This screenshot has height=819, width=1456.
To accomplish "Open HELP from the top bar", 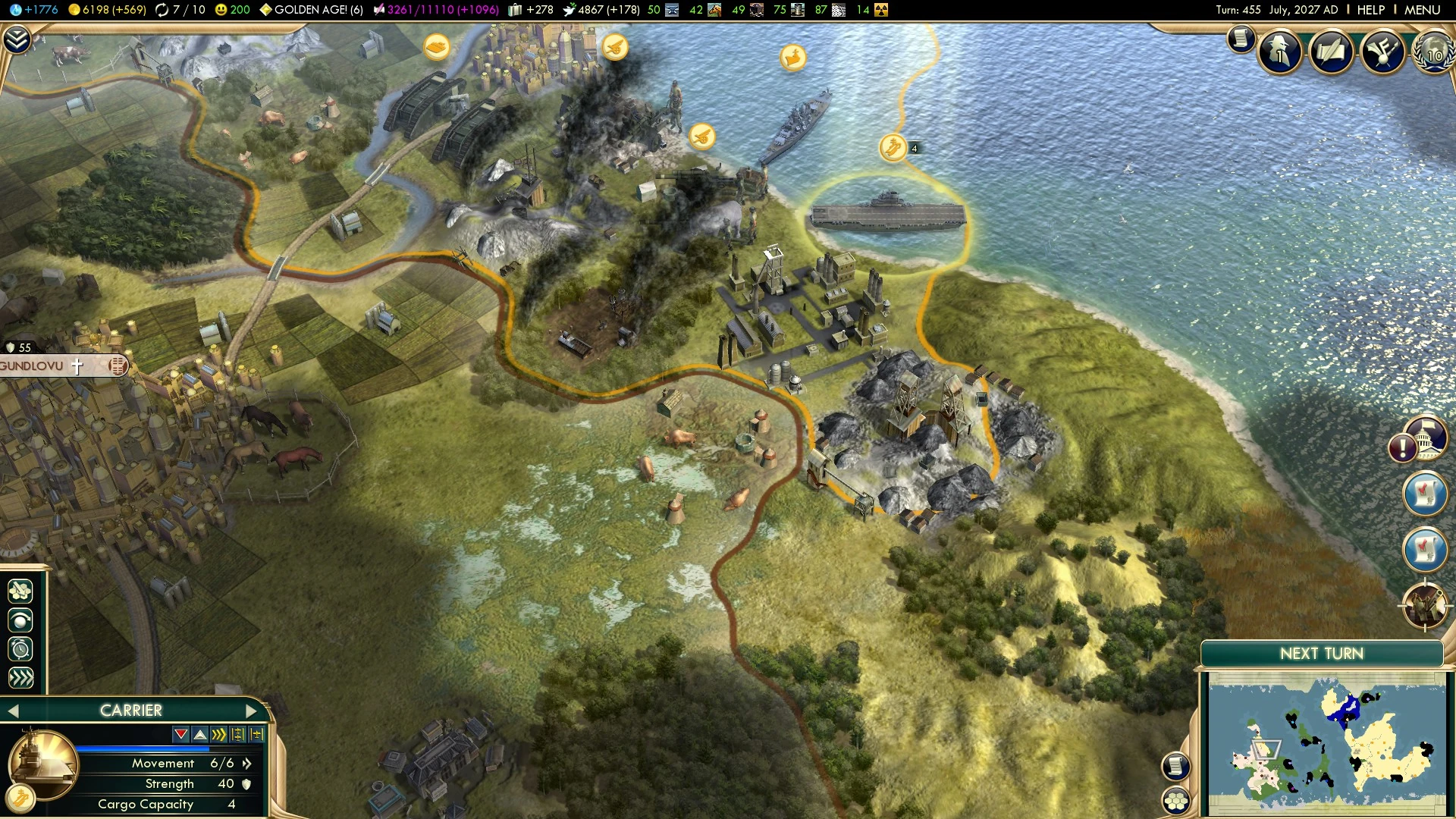I will pos(1370,10).
